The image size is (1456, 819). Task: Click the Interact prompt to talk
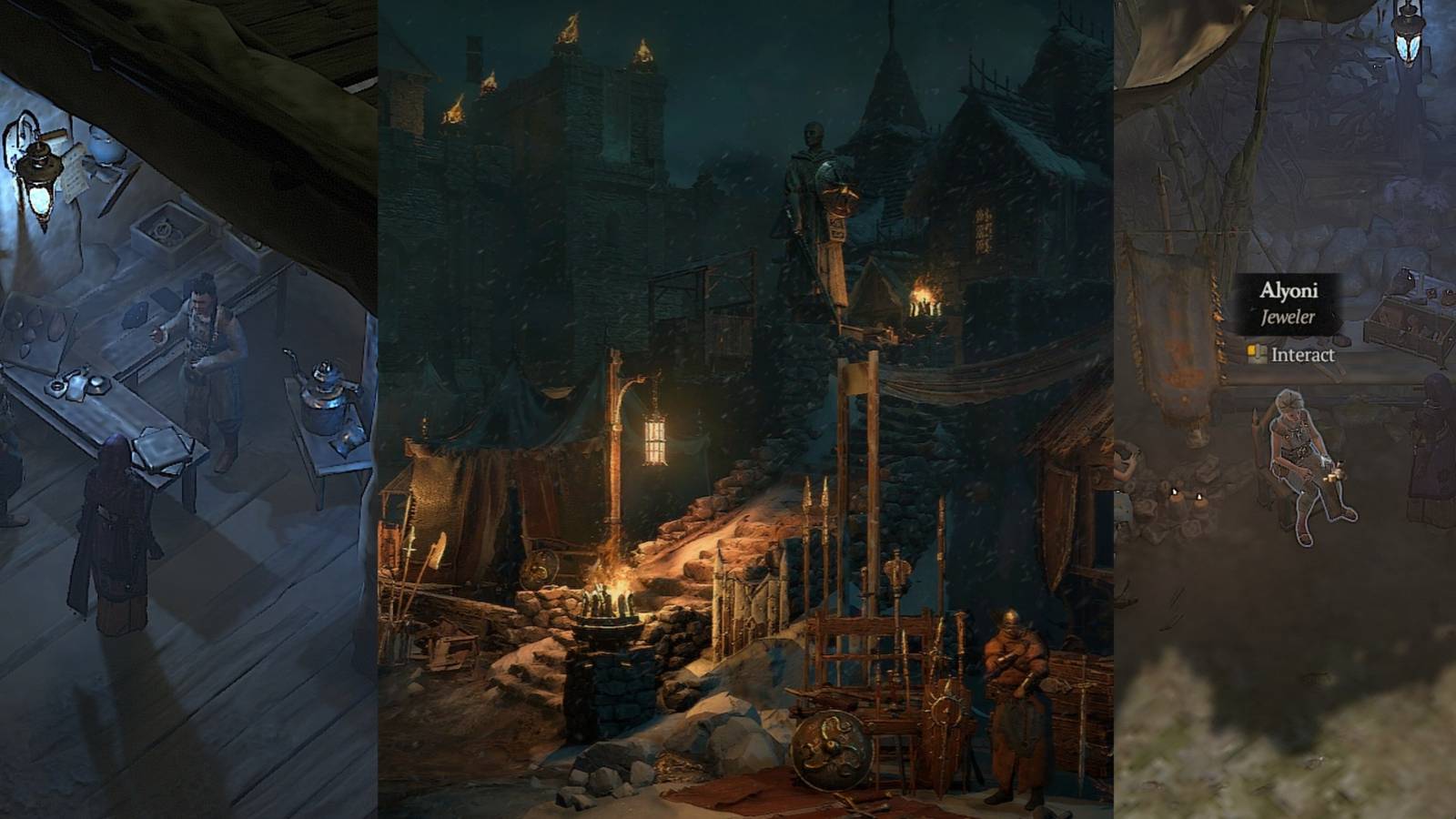click(1301, 358)
